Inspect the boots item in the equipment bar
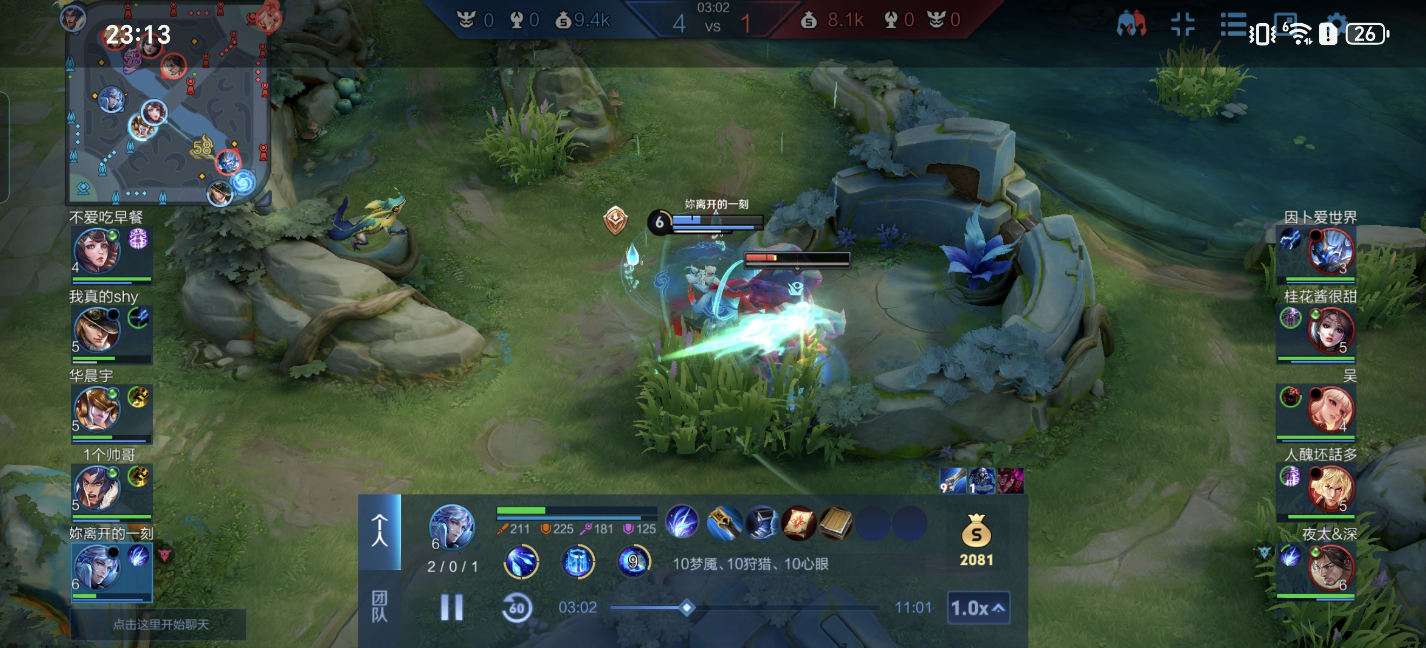Image resolution: width=1426 pixels, height=648 pixels. click(x=761, y=523)
